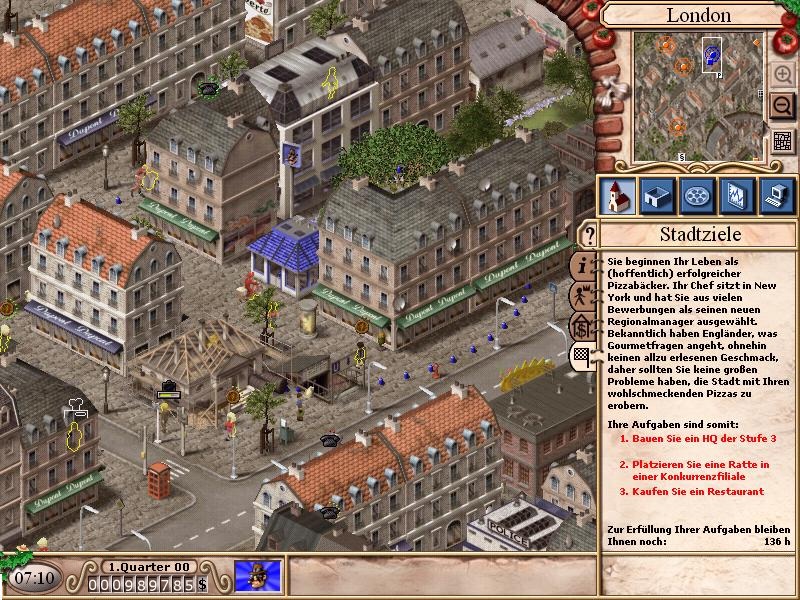Zoom out the minimap with the minus magnifier
This screenshot has width=800, height=600.
[x=783, y=105]
